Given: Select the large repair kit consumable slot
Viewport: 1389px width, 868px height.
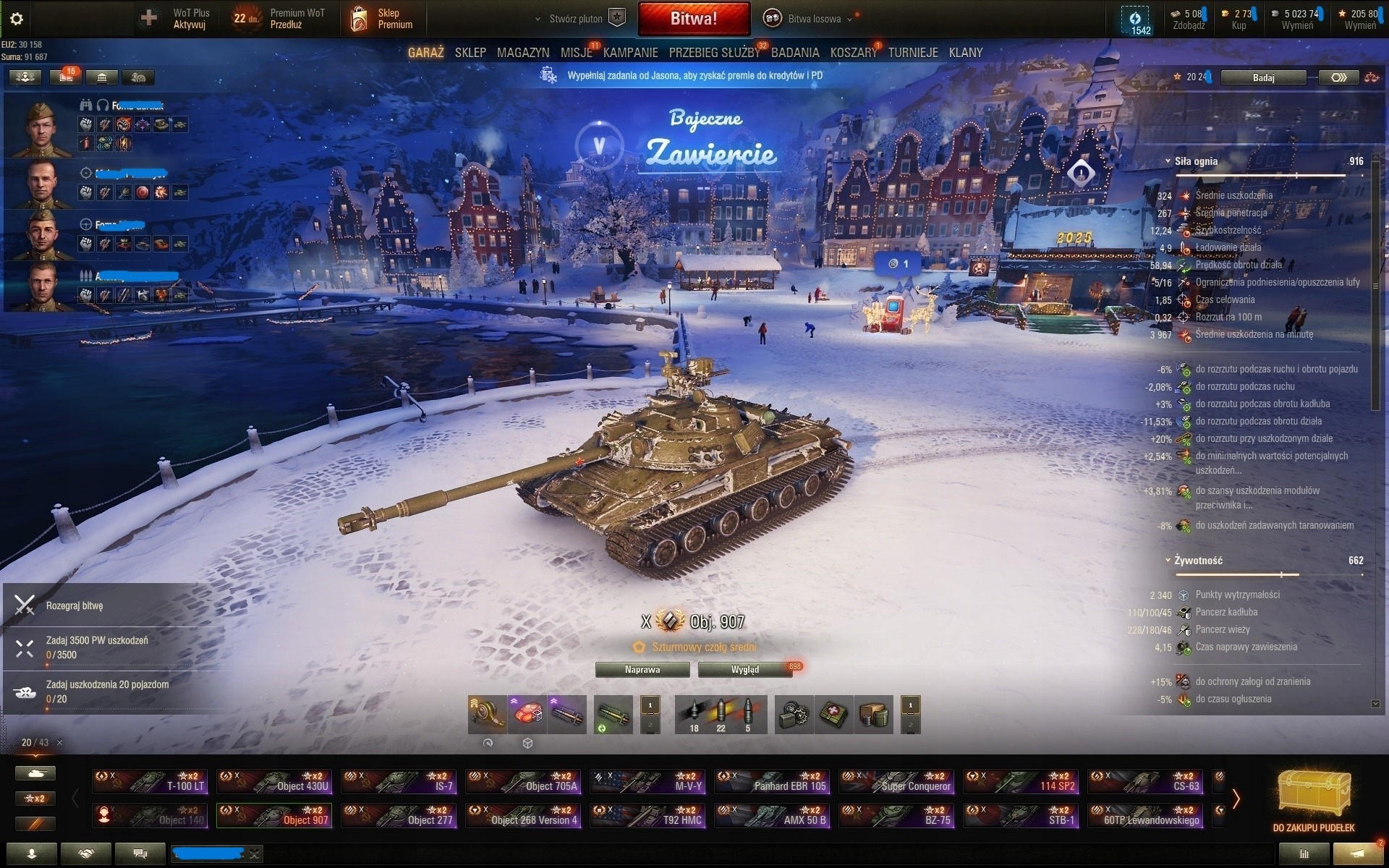Looking at the screenshot, I should click(794, 714).
